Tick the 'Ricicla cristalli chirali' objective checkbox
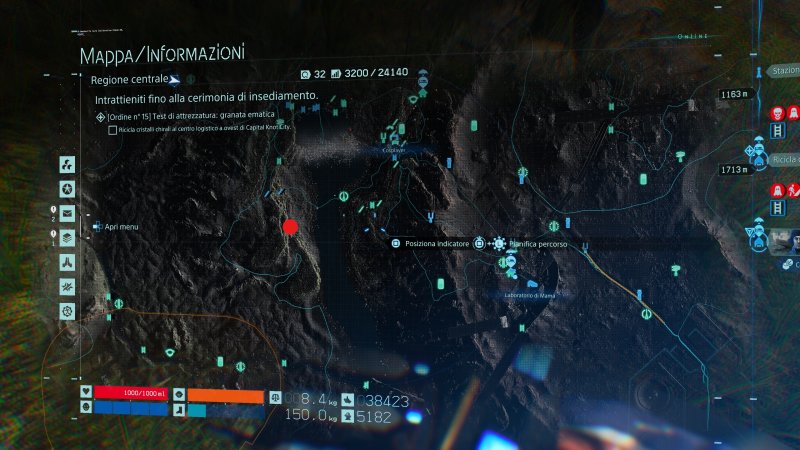 point(111,130)
